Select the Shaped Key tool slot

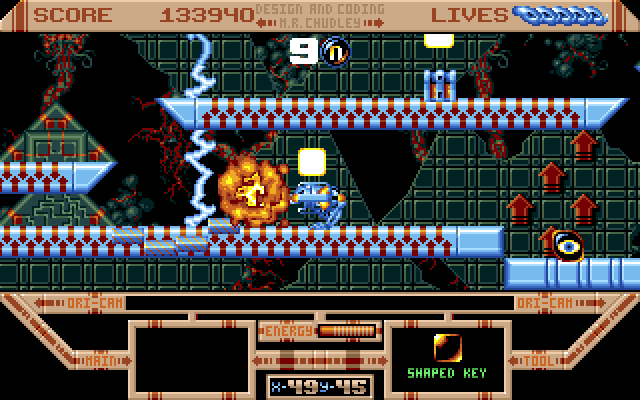tap(448, 356)
